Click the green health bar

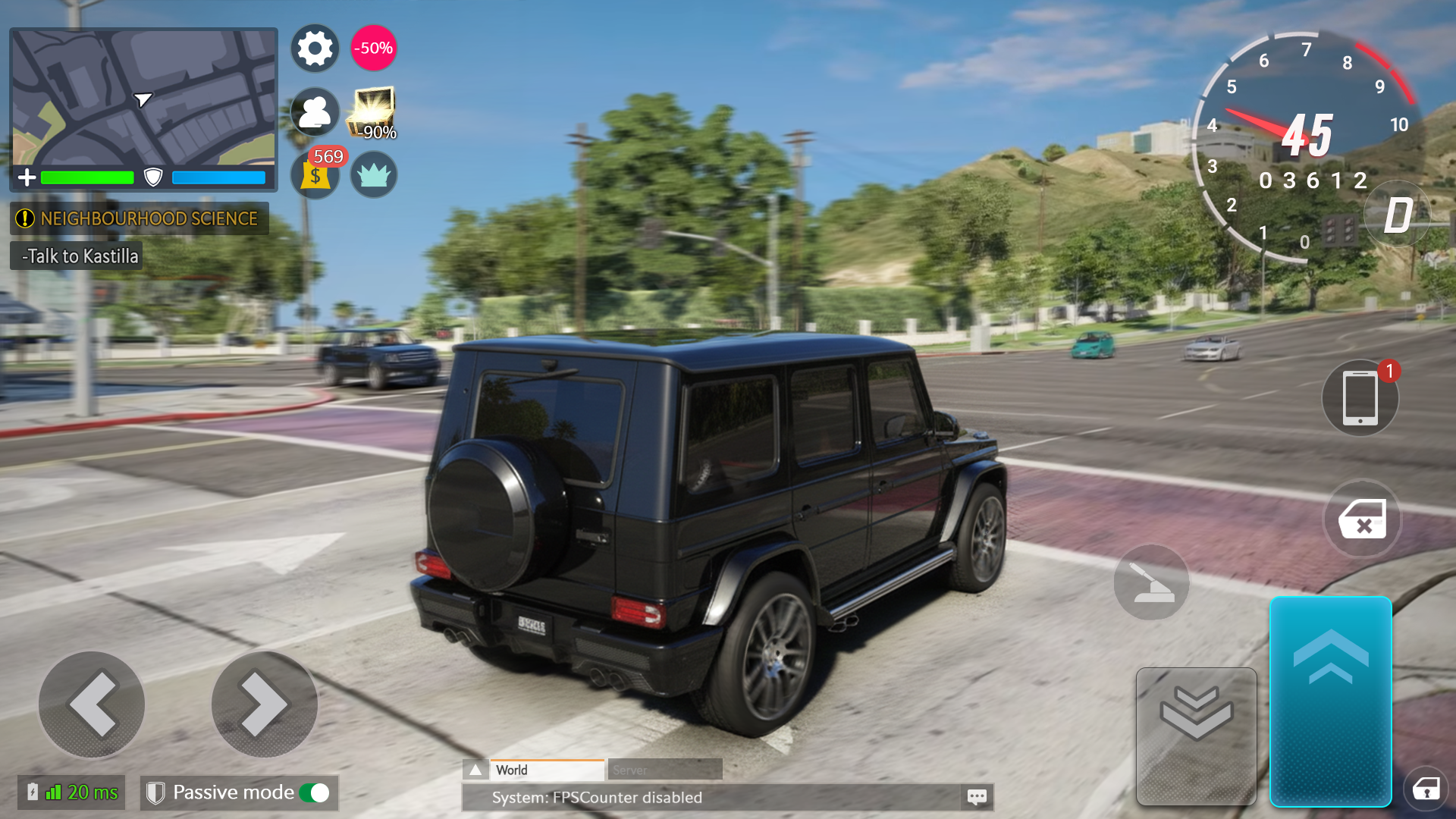[x=86, y=177]
